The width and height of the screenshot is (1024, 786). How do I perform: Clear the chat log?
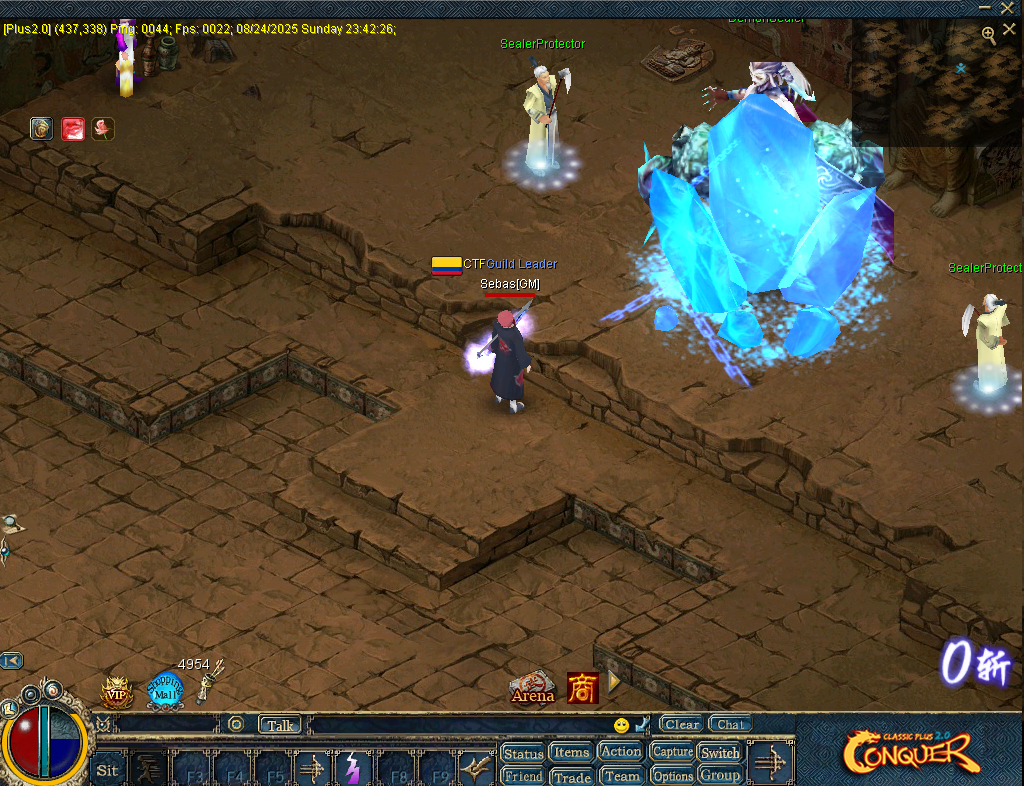tap(682, 724)
